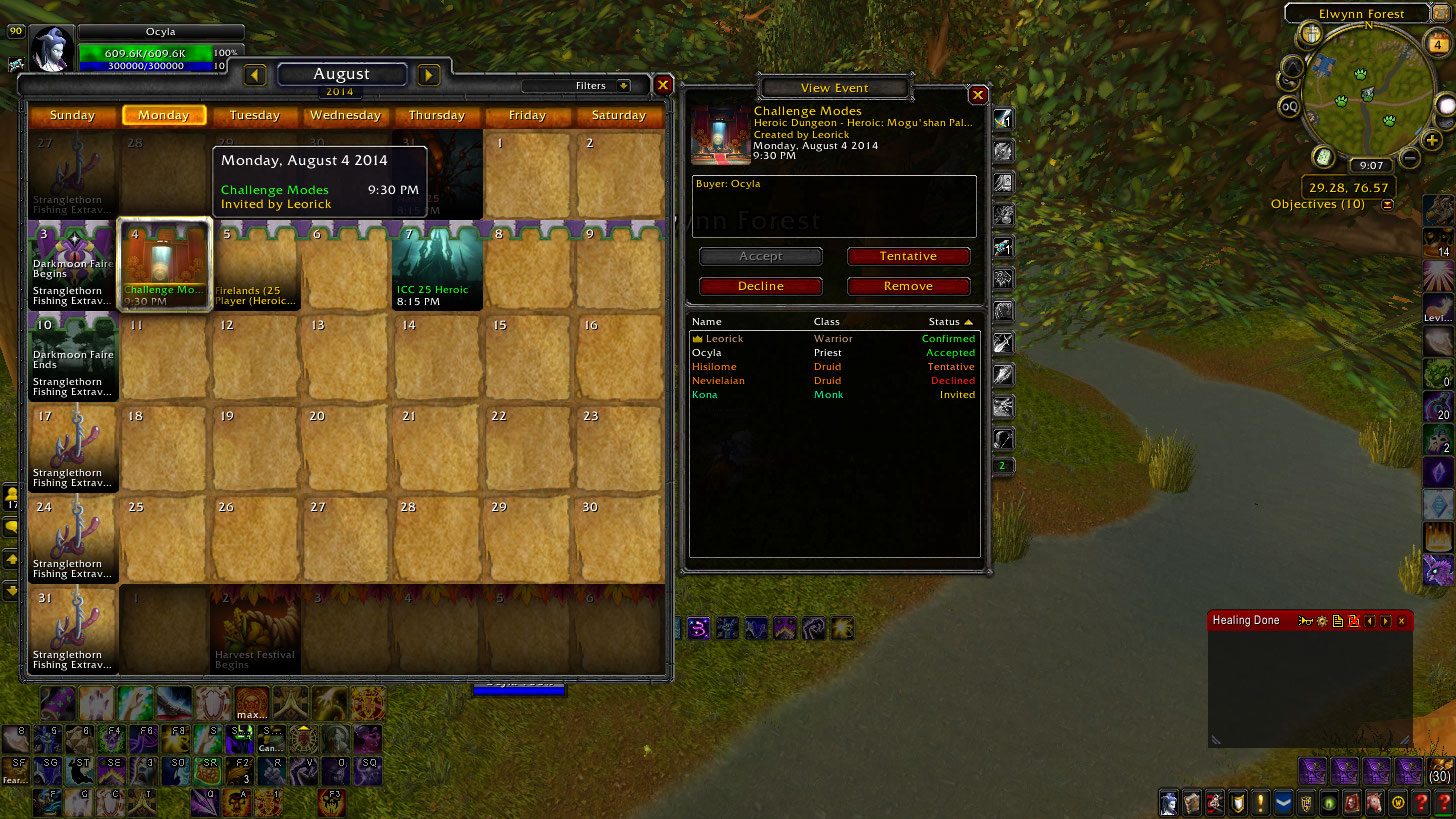Screen dimensions: 1456x819
Task: Close the Healing Done meter window
Action: pos(1401,621)
